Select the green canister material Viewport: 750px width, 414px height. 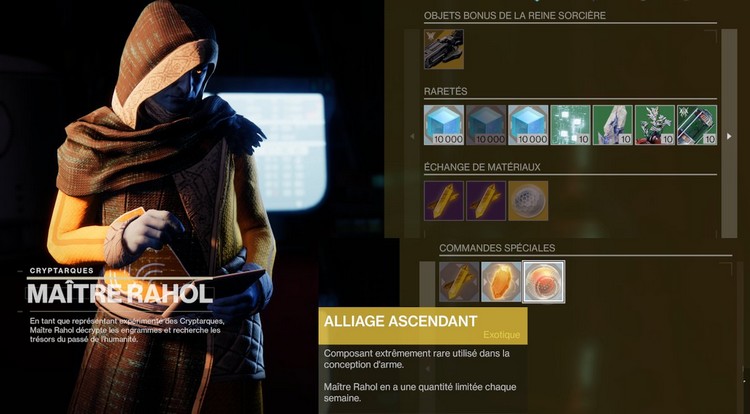(x=697, y=125)
